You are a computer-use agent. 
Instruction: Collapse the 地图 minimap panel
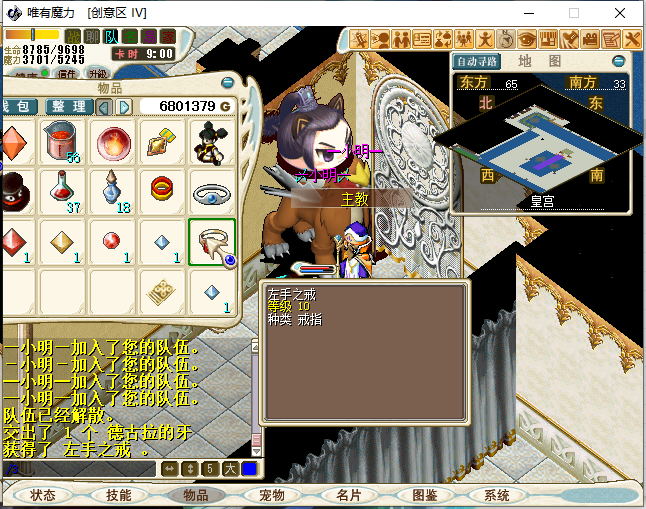(618, 61)
